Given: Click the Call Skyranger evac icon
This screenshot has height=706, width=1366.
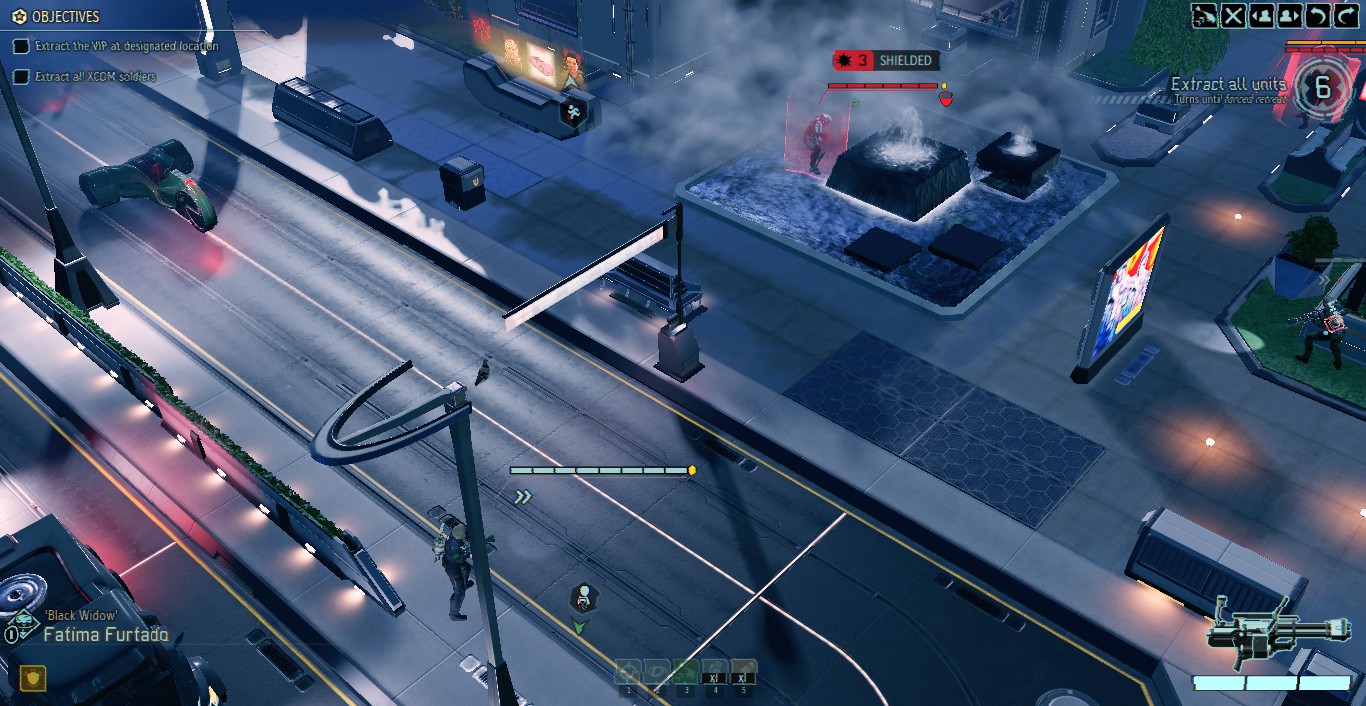Looking at the screenshot, I should pyautogui.click(x=1205, y=15).
